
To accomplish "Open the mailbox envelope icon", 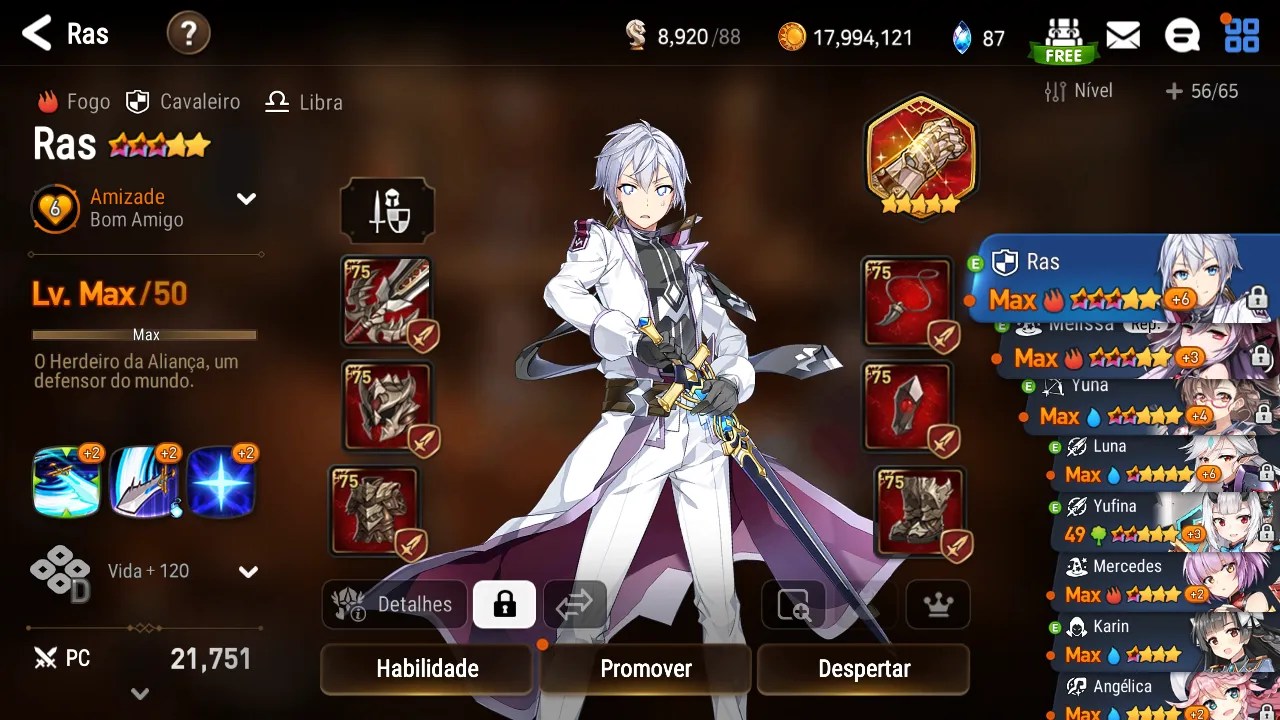I will [1123, 36].
